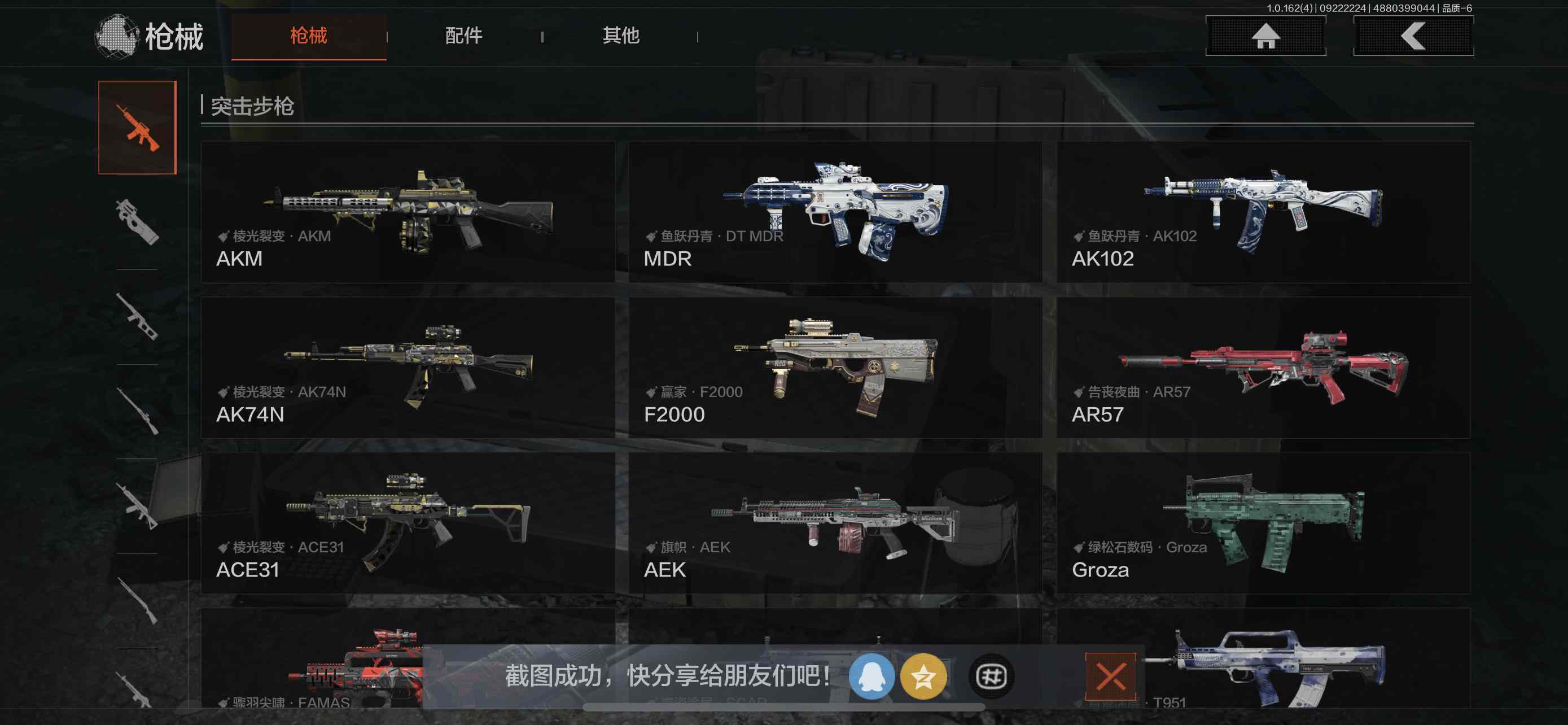The width and height of the screenshot is (1568, 725).
Task: Close the screenshot share banner
Action: (1110, 676)
